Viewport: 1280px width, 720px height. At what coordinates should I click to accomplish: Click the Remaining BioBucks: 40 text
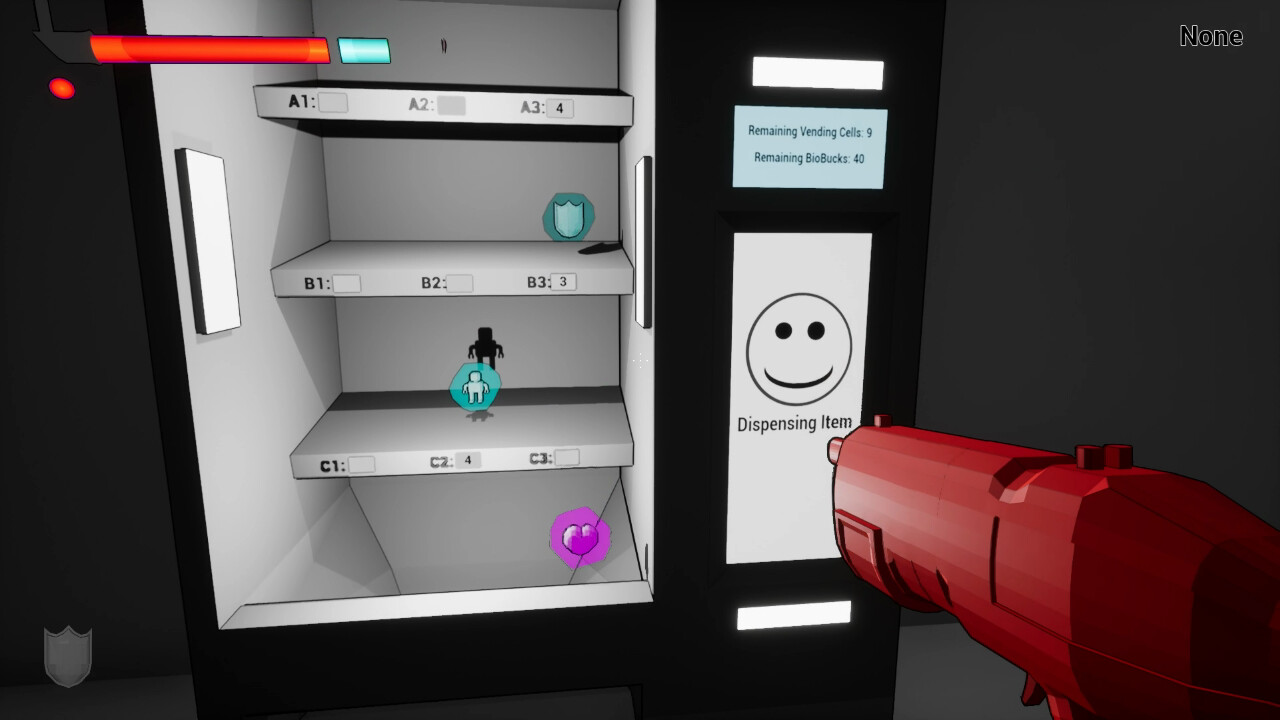[x=810, y=158]
